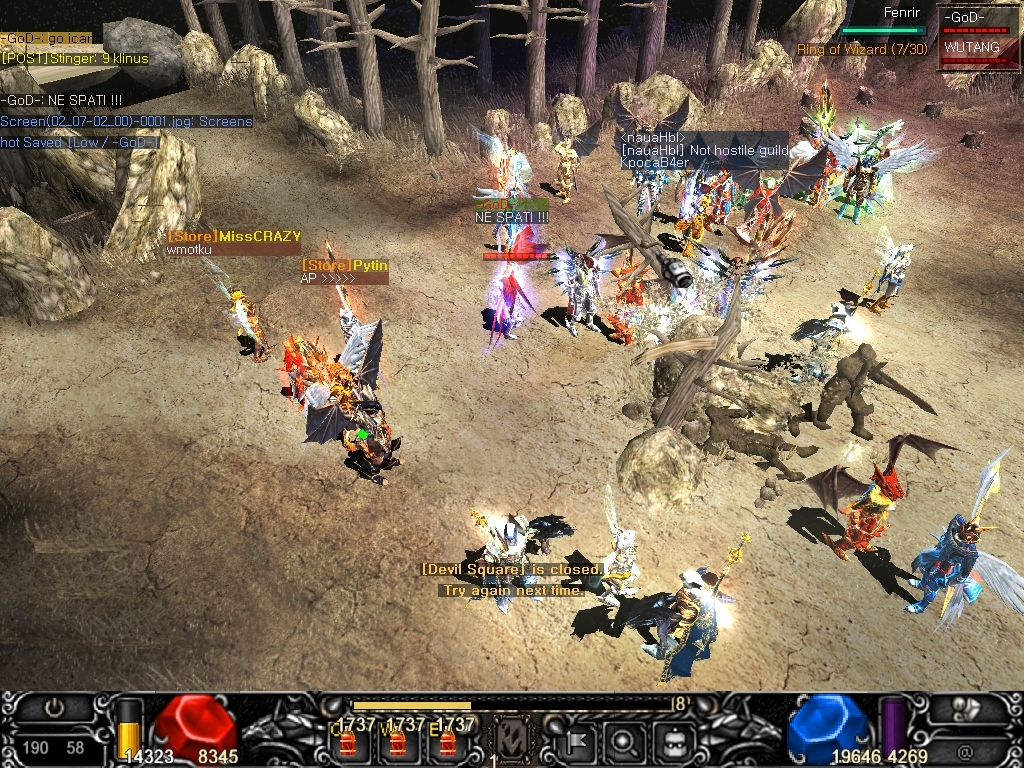This screenshot has width=1024, height=768.
Task: Click the friends button above the @ button
Action: click(x=963, y=709)
